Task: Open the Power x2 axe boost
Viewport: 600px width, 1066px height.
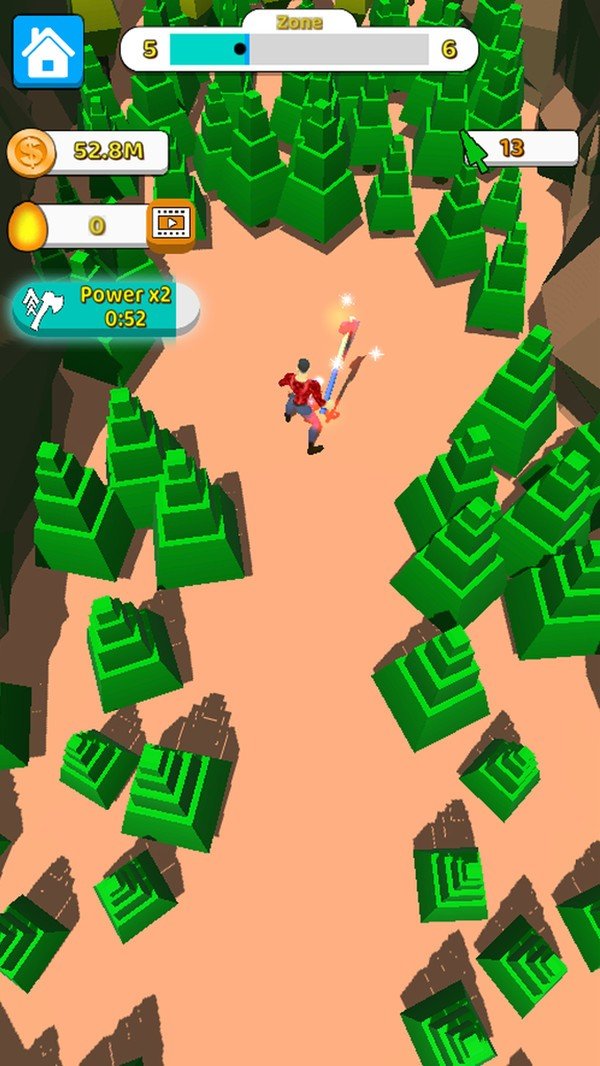Action: (106, 307)
